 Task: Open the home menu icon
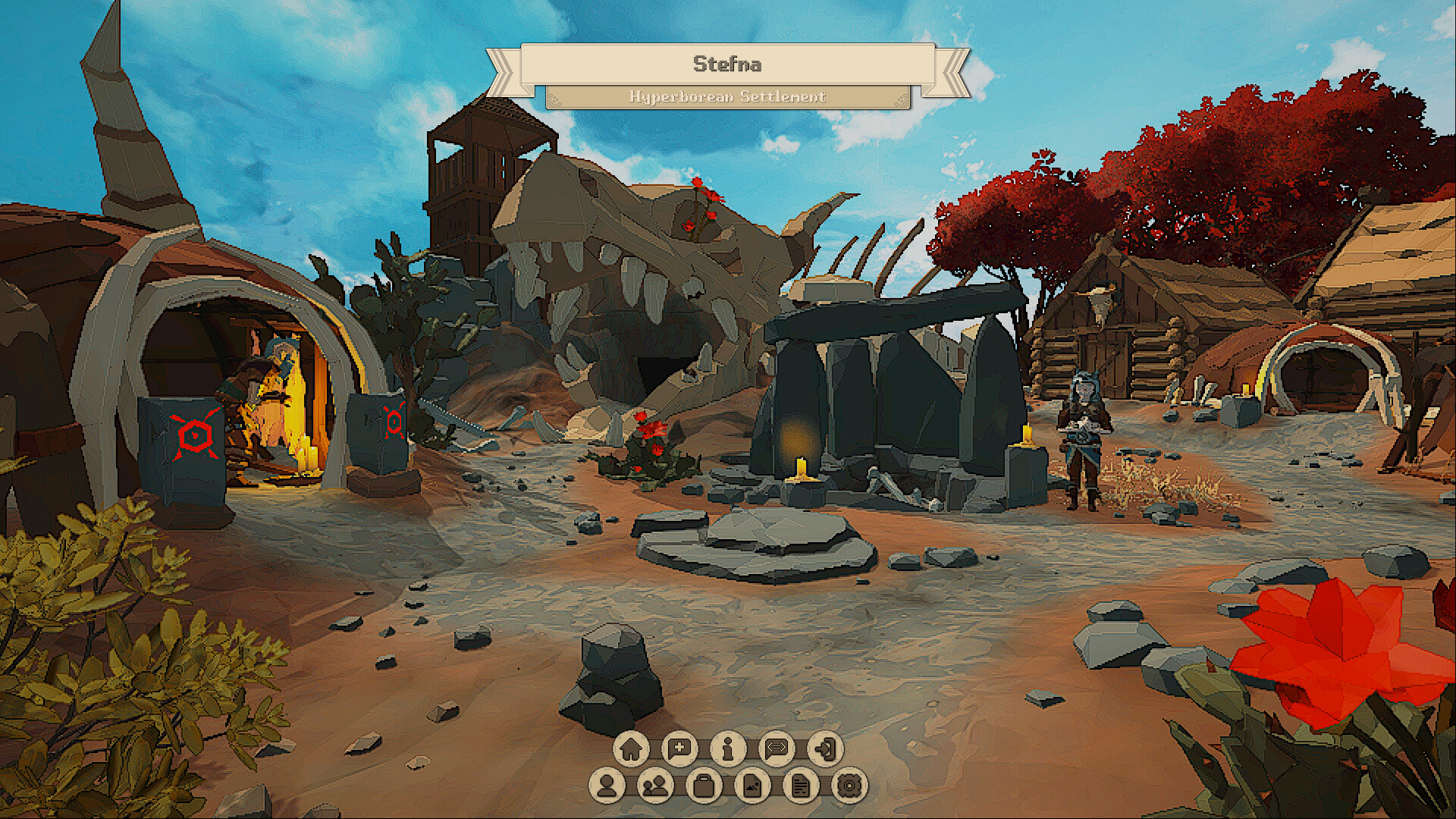click(631, 748)
